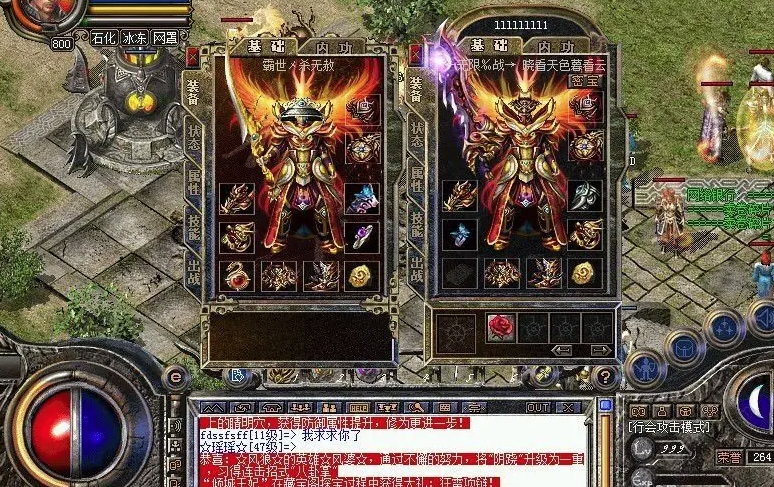
Task: Open the 属性 side tab in left panel
Action: [193, 180]
